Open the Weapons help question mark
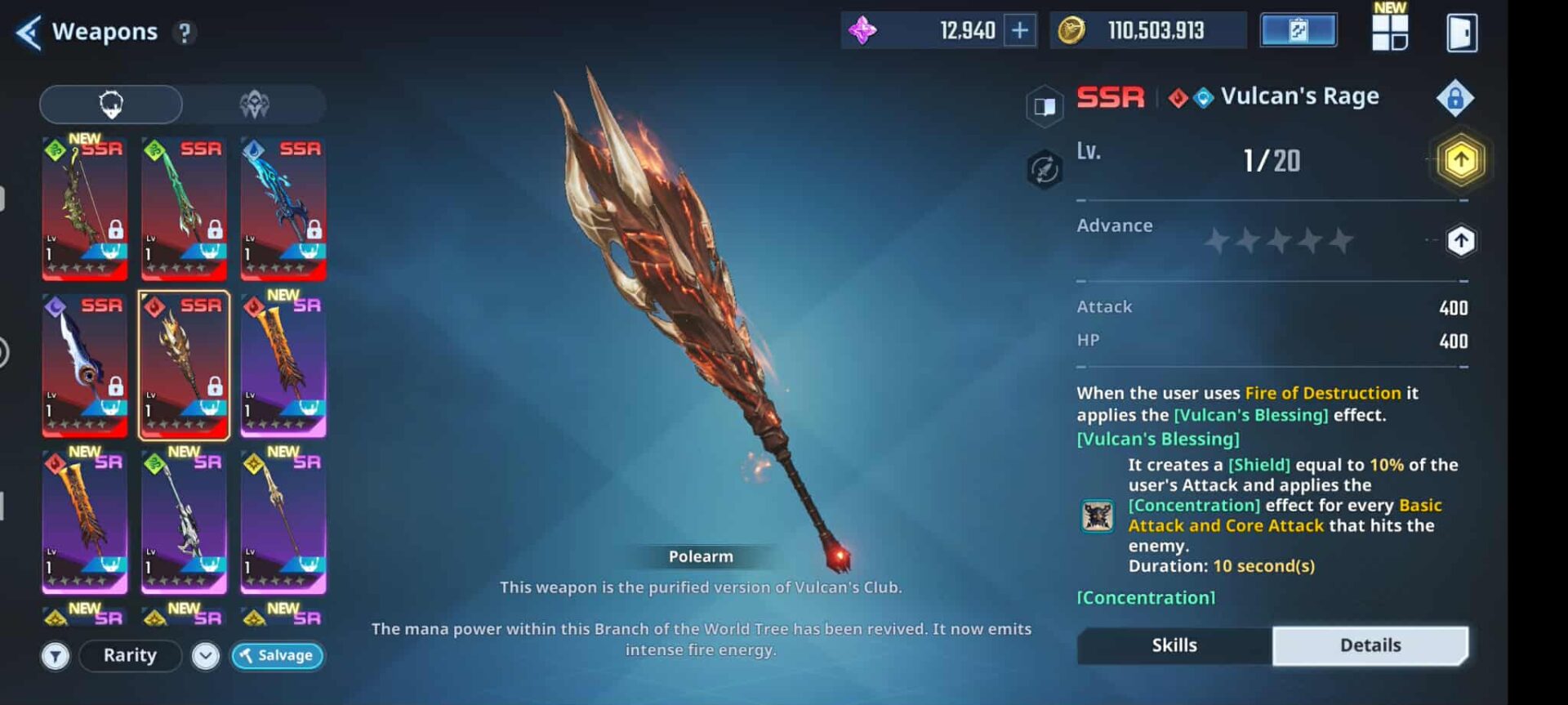The width and height of the screenshot is (1568, 705). [x=185, y=33]
